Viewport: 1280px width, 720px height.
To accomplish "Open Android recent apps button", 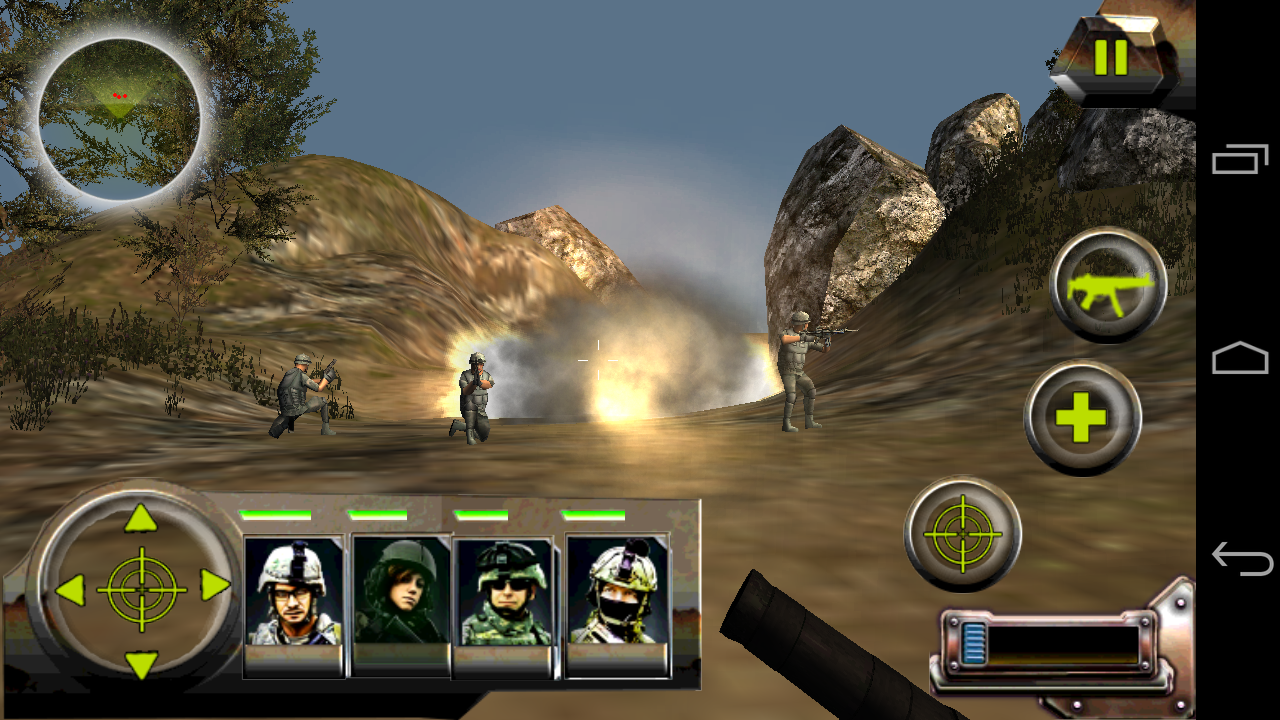I will point(1240,160).
